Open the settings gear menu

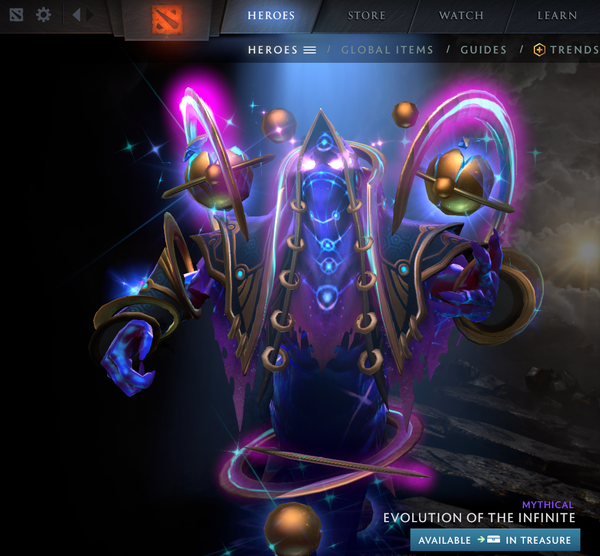43,15
